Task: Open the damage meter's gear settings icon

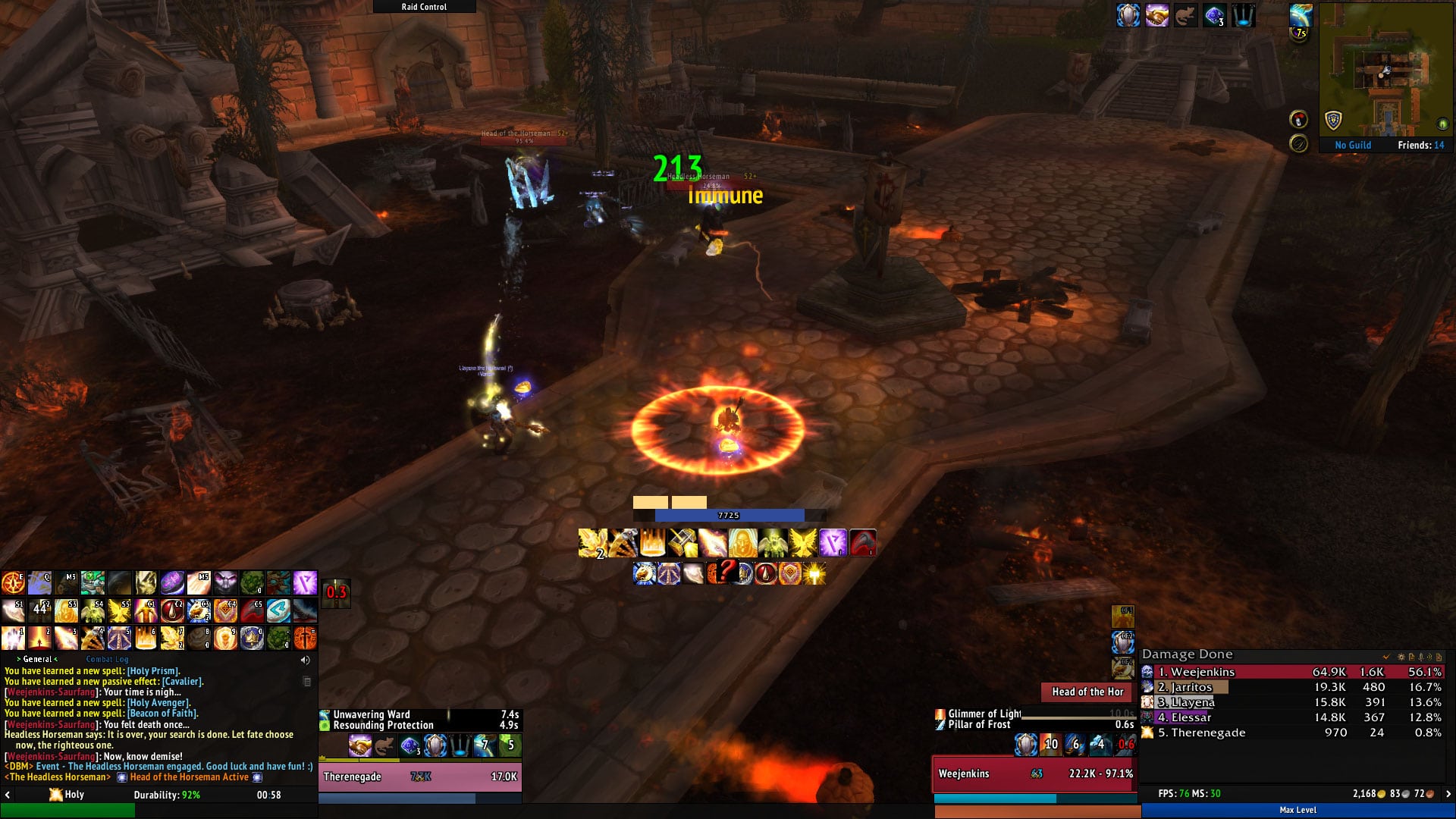Action: point(1401,657)
